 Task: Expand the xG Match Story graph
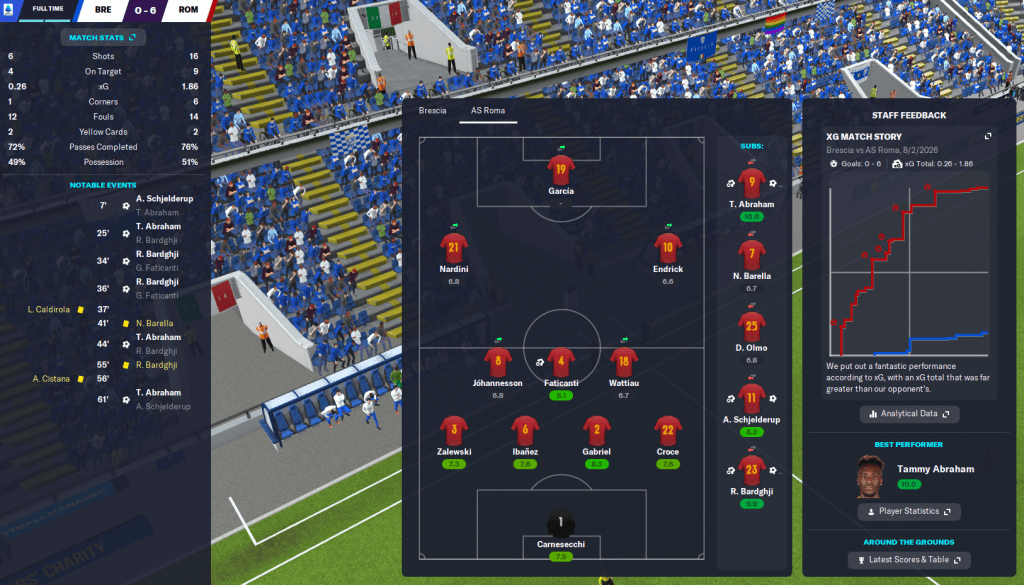click(988, 136)
